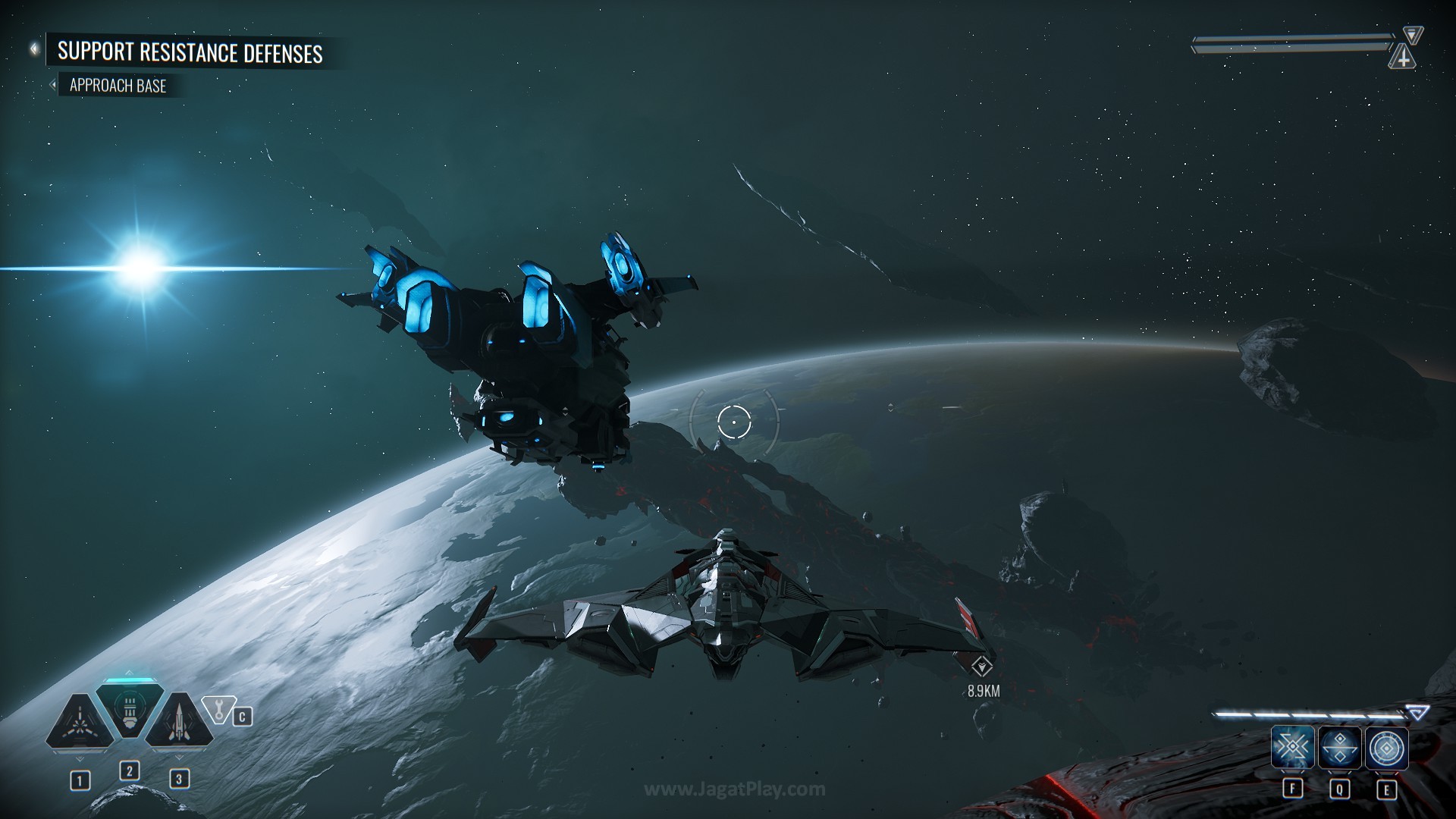The width and height of the screenshot is (1456, 819).
Task: Select the scatter-burst weapon slot
Action: click(x=79, y=723)
